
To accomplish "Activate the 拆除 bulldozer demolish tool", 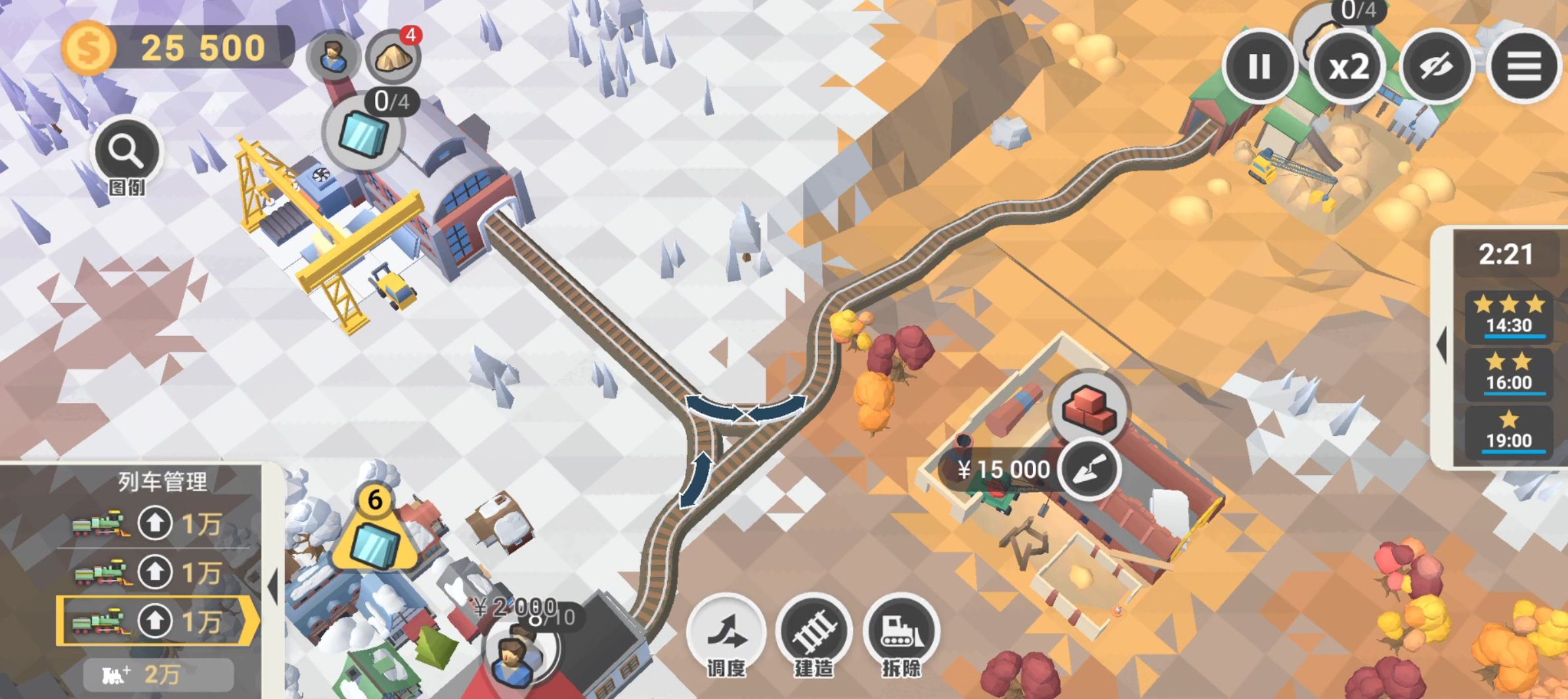I will pos(901,633).
